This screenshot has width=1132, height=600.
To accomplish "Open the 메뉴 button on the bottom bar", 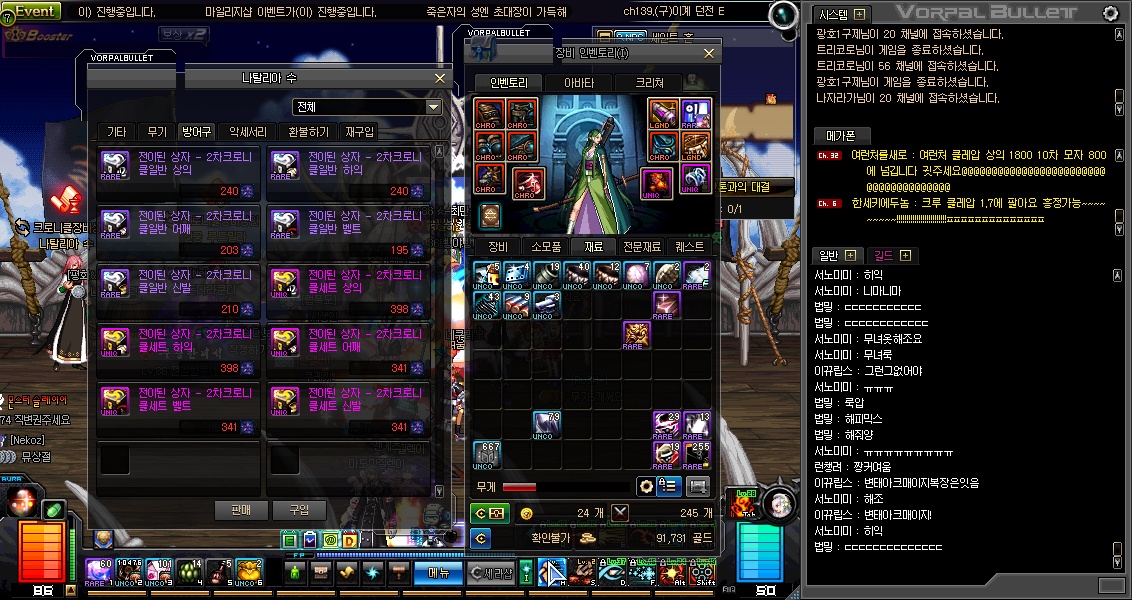I will click(439, 573).
